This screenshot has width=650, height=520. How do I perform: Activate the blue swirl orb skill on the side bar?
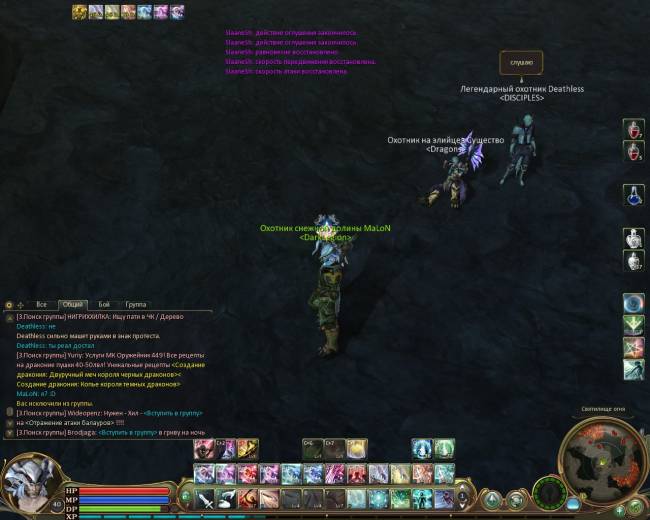(633, 303)
